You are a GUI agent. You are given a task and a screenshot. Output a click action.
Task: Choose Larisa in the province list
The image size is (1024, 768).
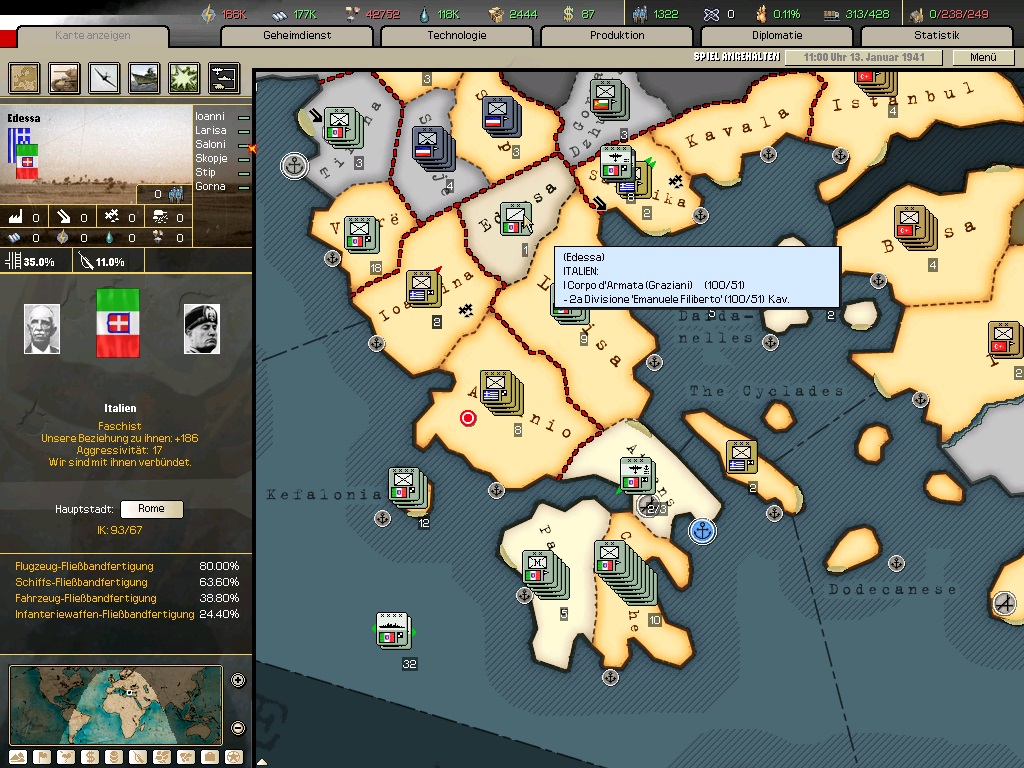click(x=210, y=130)
